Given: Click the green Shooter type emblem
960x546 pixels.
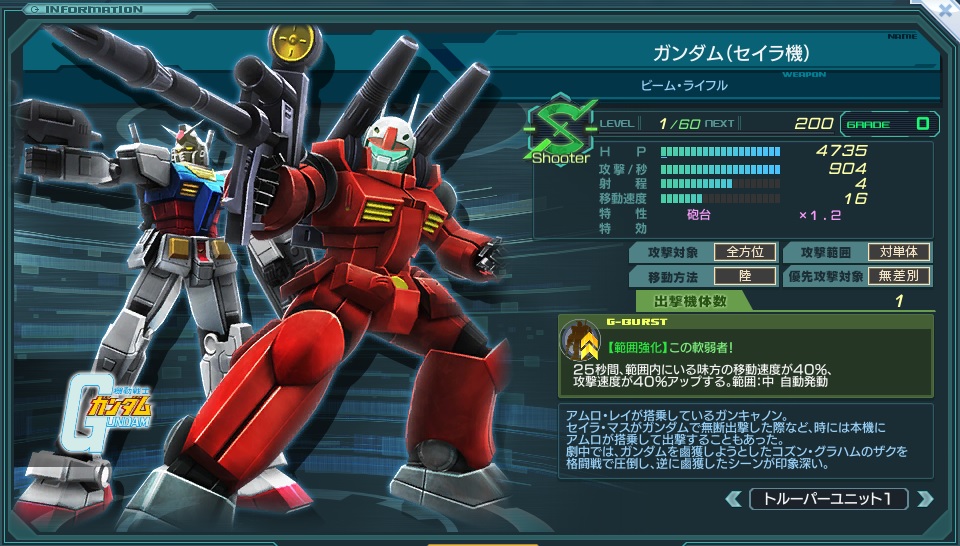Looking at the screenshot, I should click(x=560, y=134).
